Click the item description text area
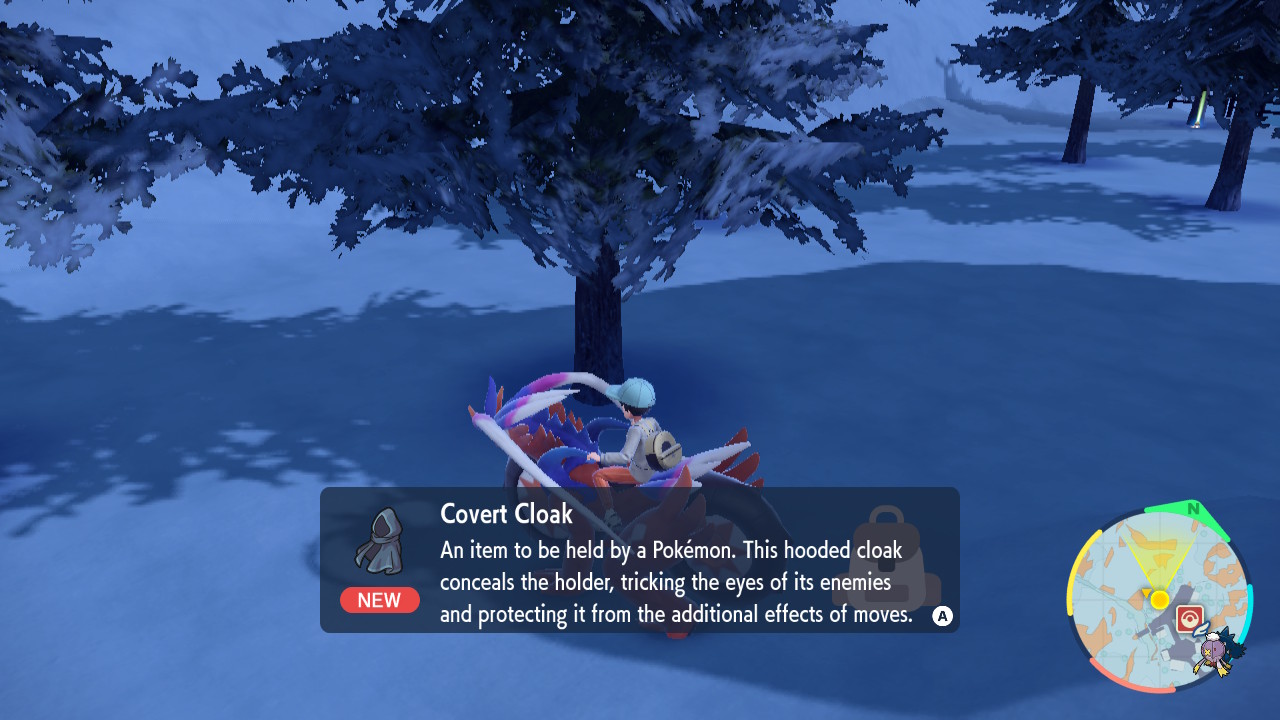This screenshot has height=720, width=1280. coord(681,582)
